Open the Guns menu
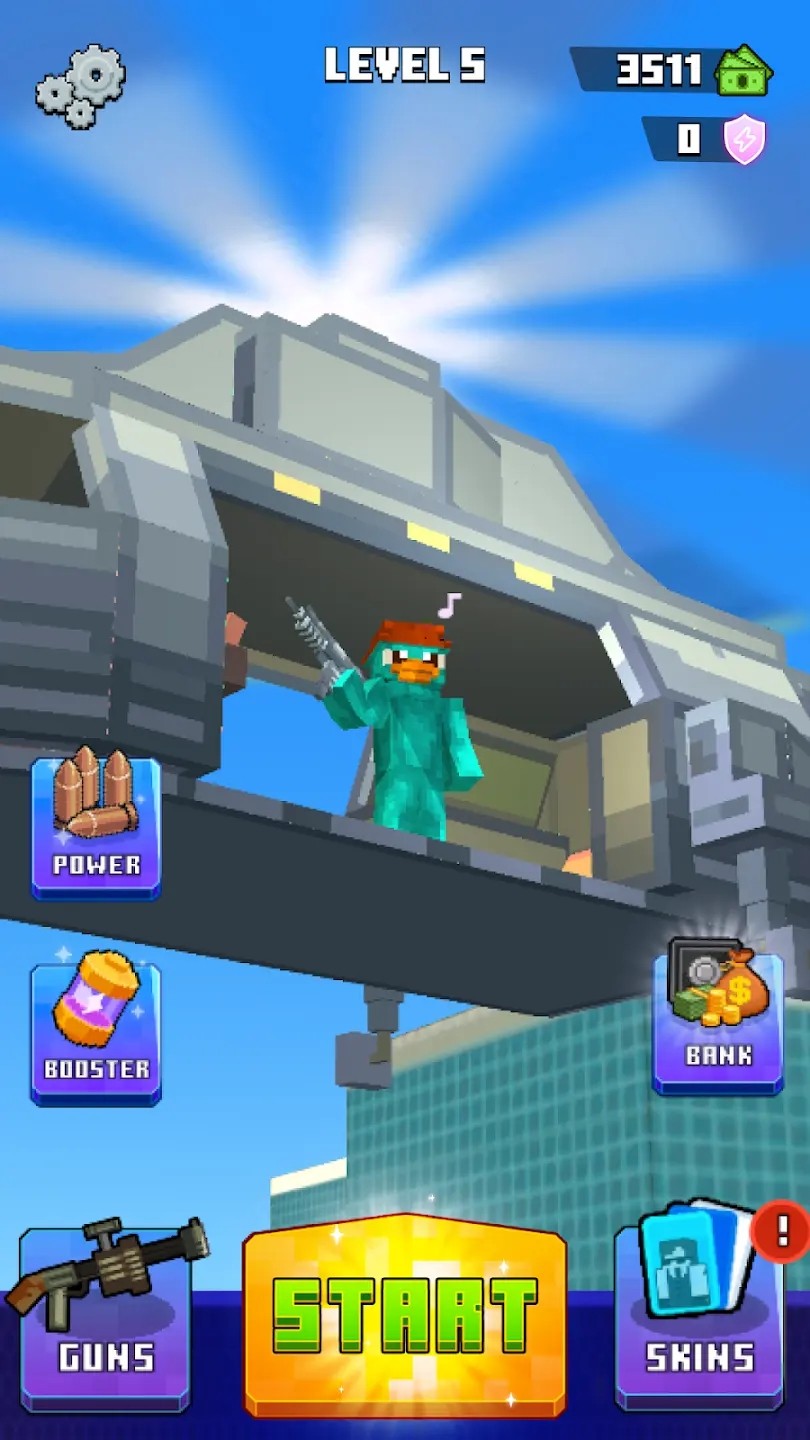Image resolution: width=810 pixels, height=1440 pixels. pos(105,1315)
